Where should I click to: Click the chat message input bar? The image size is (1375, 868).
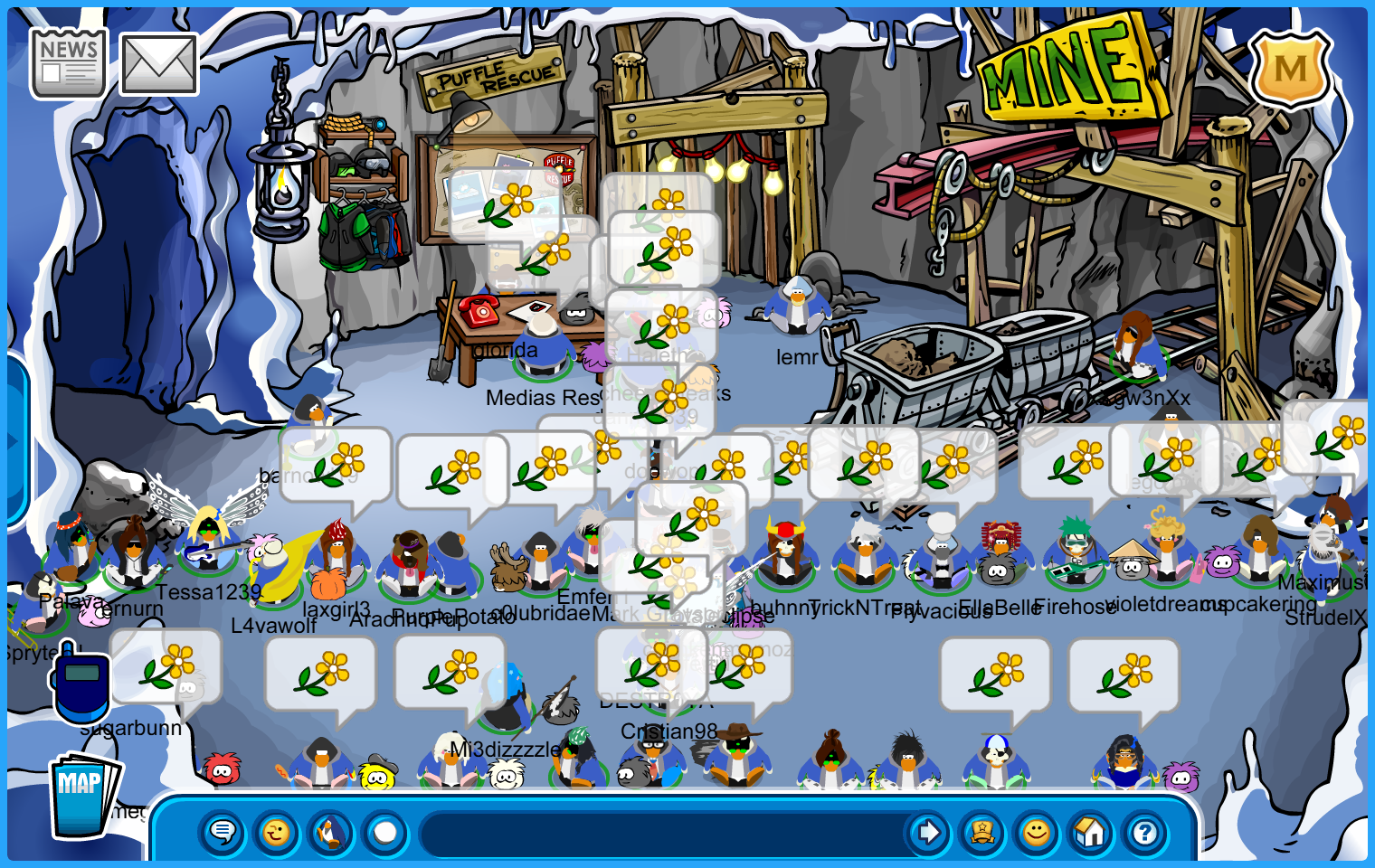[665, 832]
